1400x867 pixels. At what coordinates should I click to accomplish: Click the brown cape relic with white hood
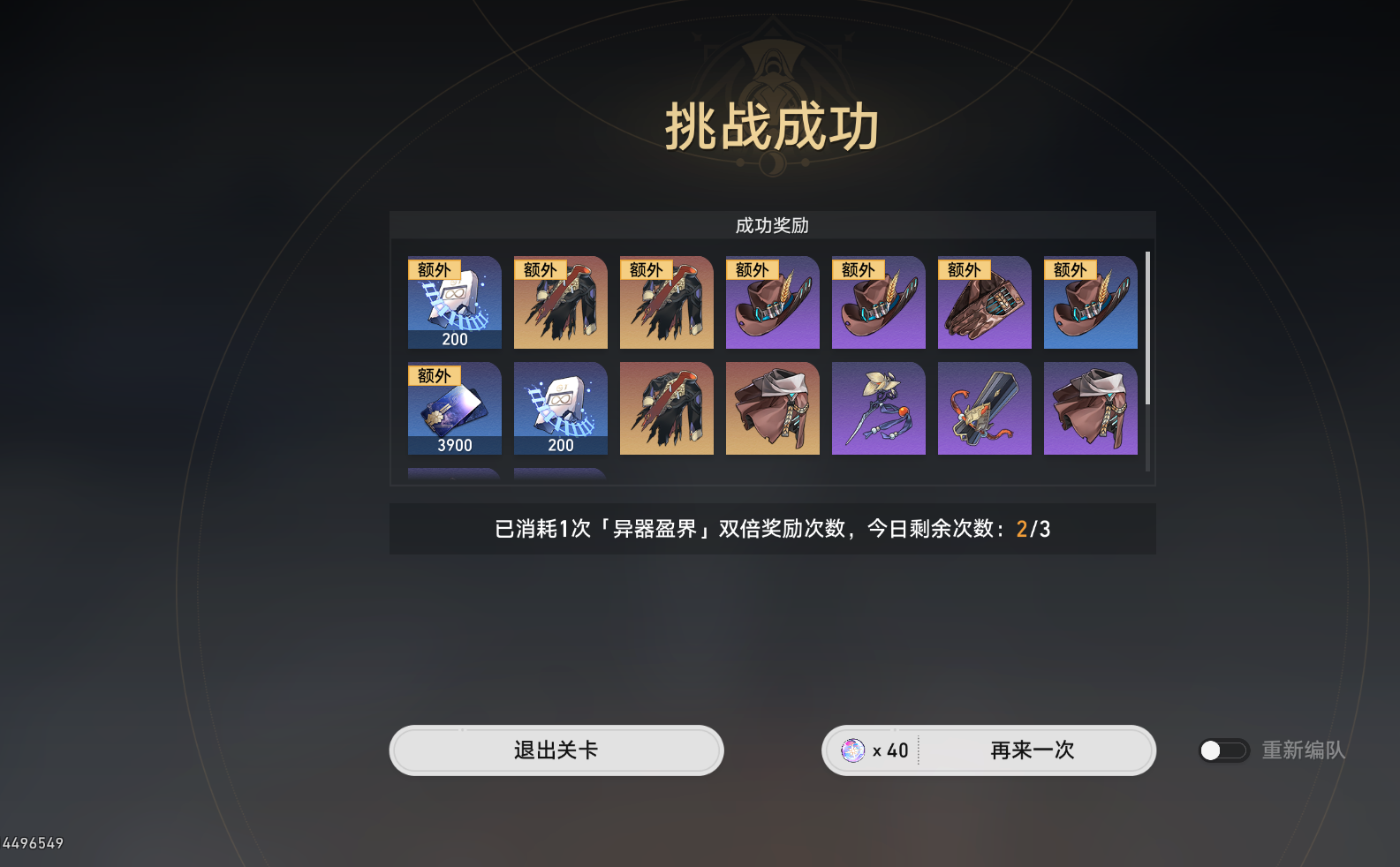coord(772,408)
